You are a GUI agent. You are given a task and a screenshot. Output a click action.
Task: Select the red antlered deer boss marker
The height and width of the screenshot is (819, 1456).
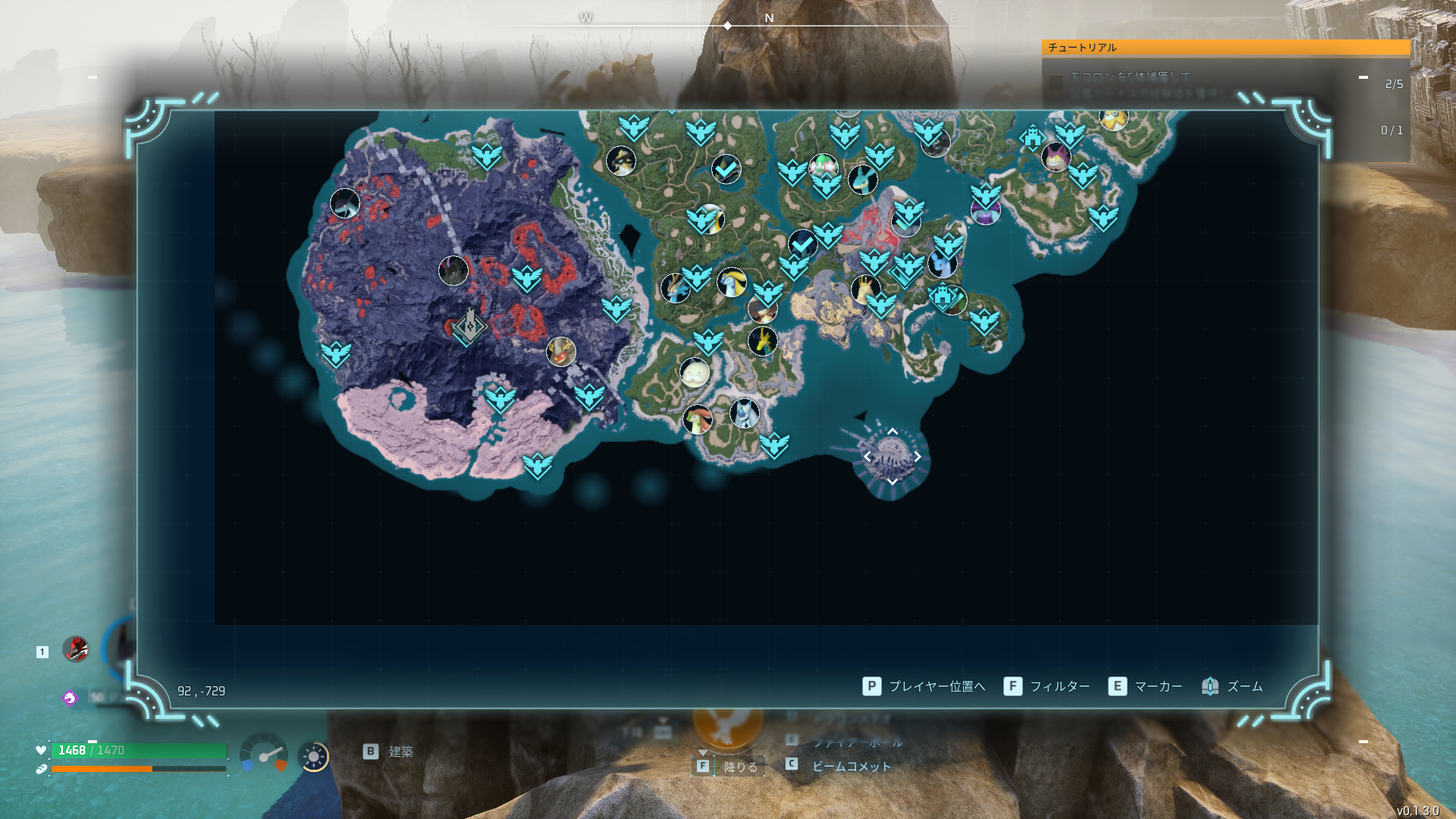tap(561, 352)
